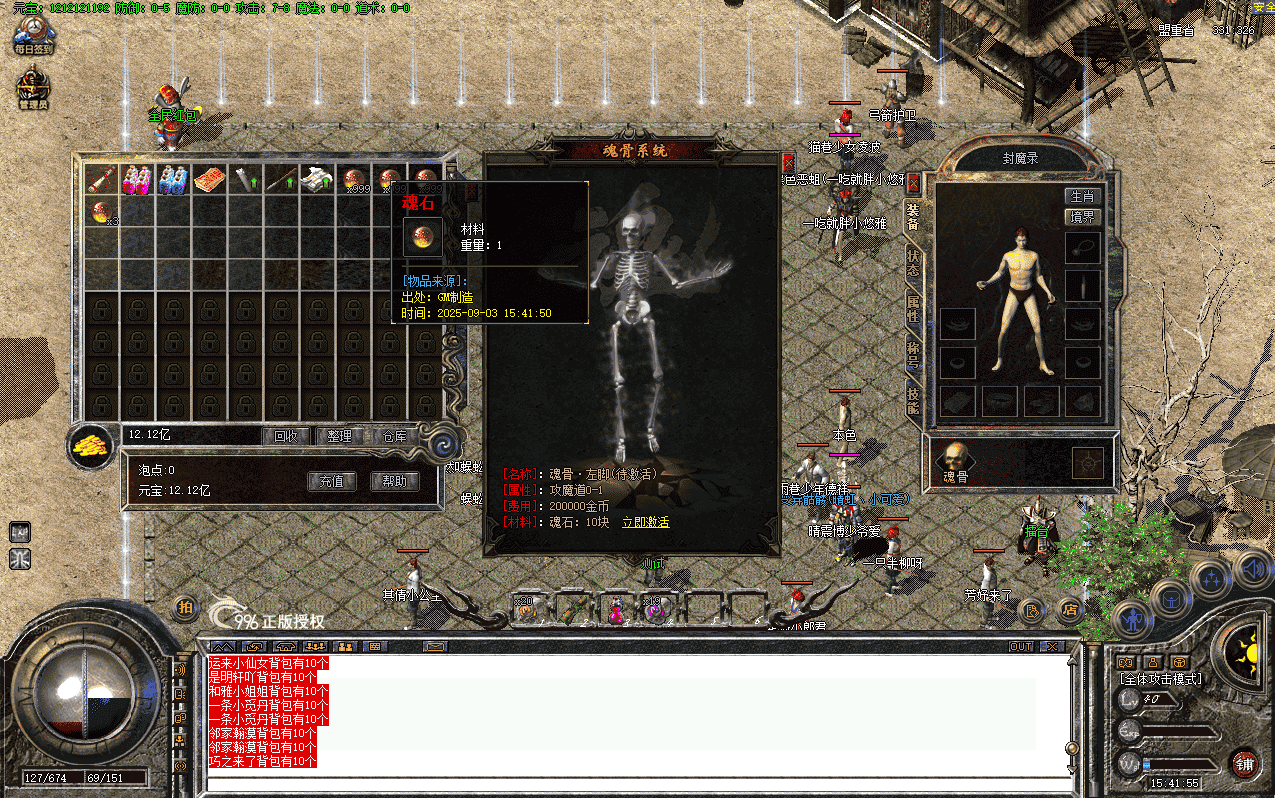This screenshot has height=798, width=1275.
Task: Select the red potion bundle in the bag
Action: [x=136, y=180]
